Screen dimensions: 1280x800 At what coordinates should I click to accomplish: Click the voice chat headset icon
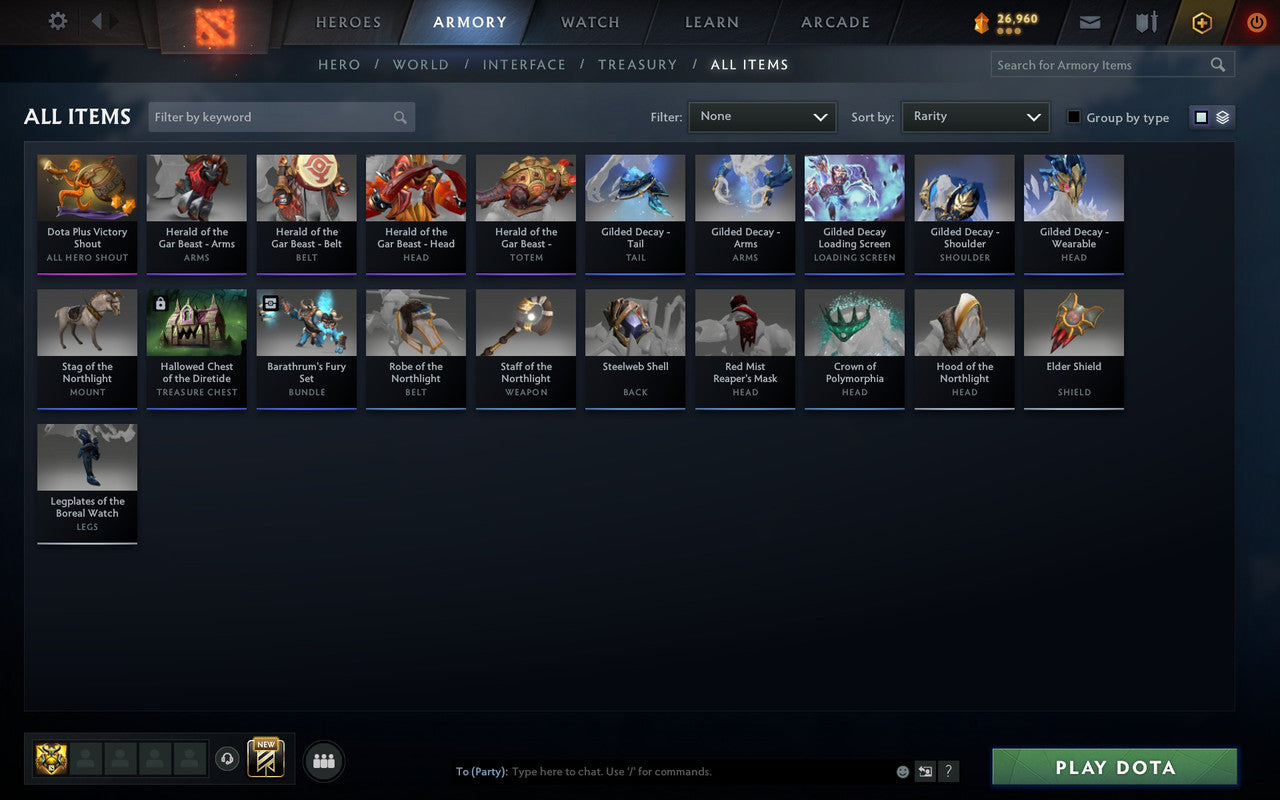(227, 759)
